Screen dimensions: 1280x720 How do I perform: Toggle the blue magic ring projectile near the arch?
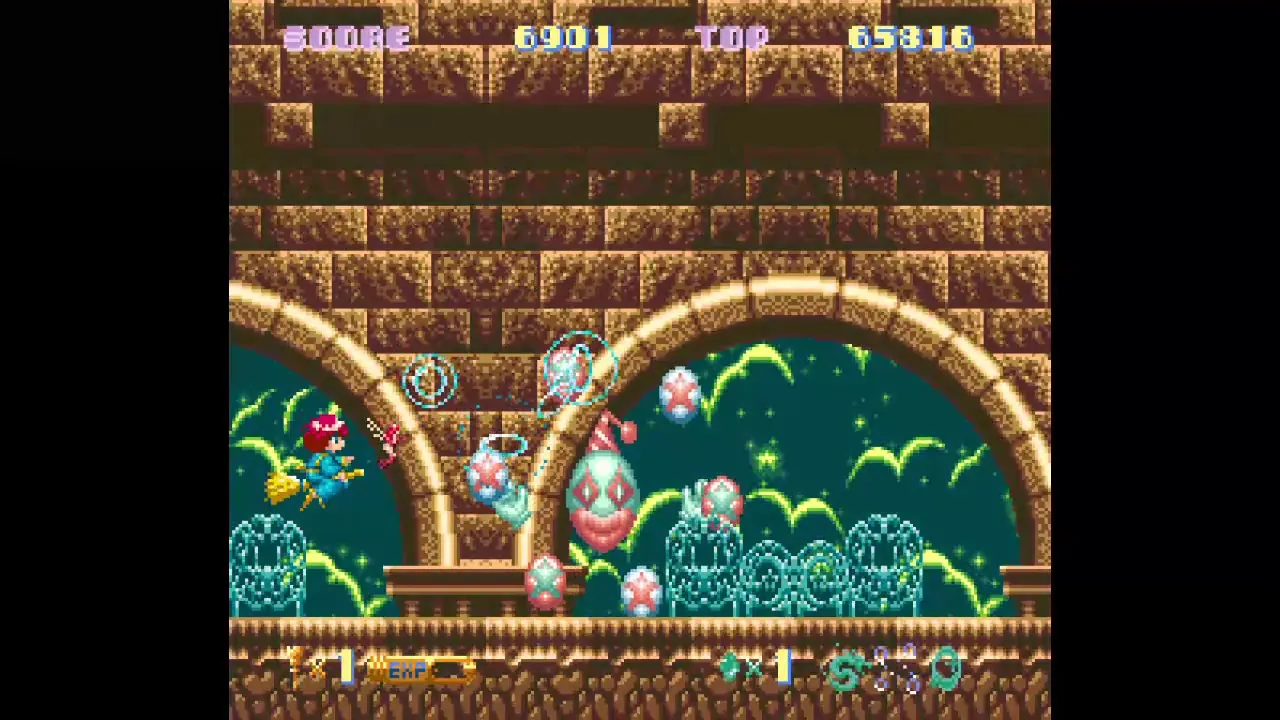(429, 383)
